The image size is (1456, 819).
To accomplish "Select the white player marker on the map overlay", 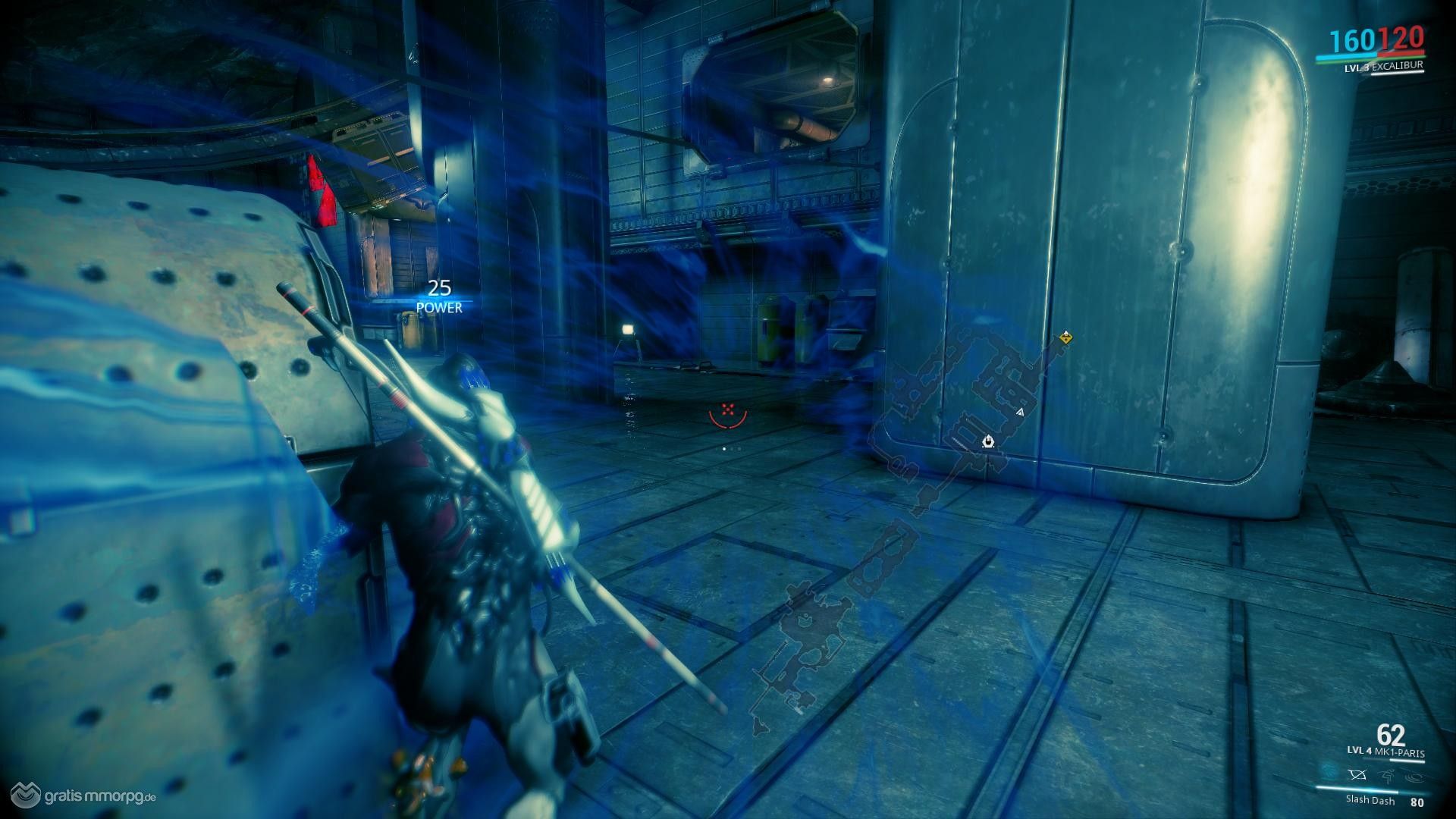I will 988,441.
